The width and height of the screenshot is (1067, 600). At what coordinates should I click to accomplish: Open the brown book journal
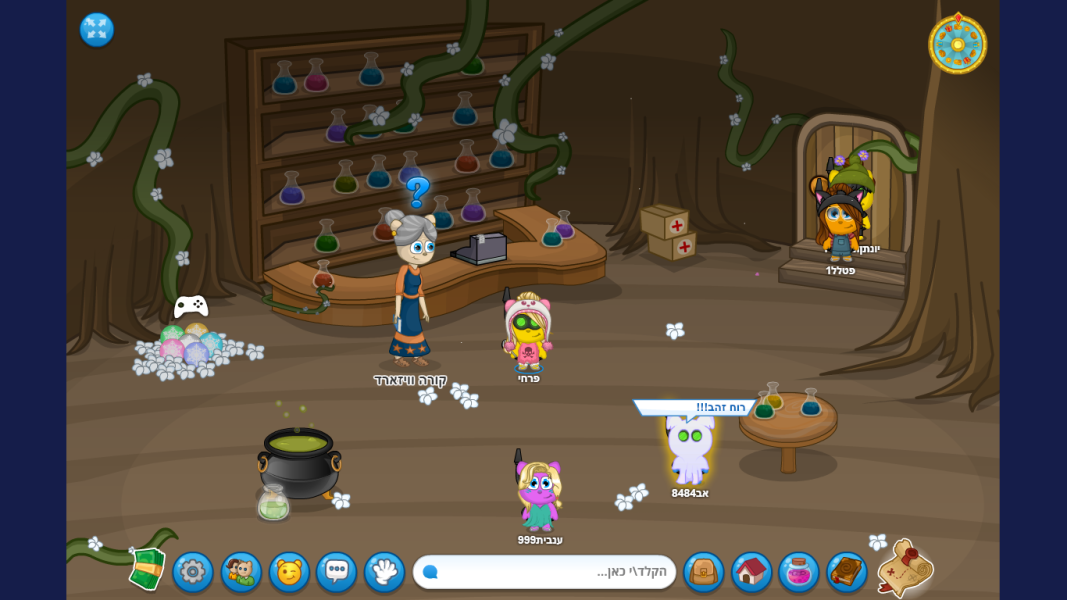pos(847,572)
